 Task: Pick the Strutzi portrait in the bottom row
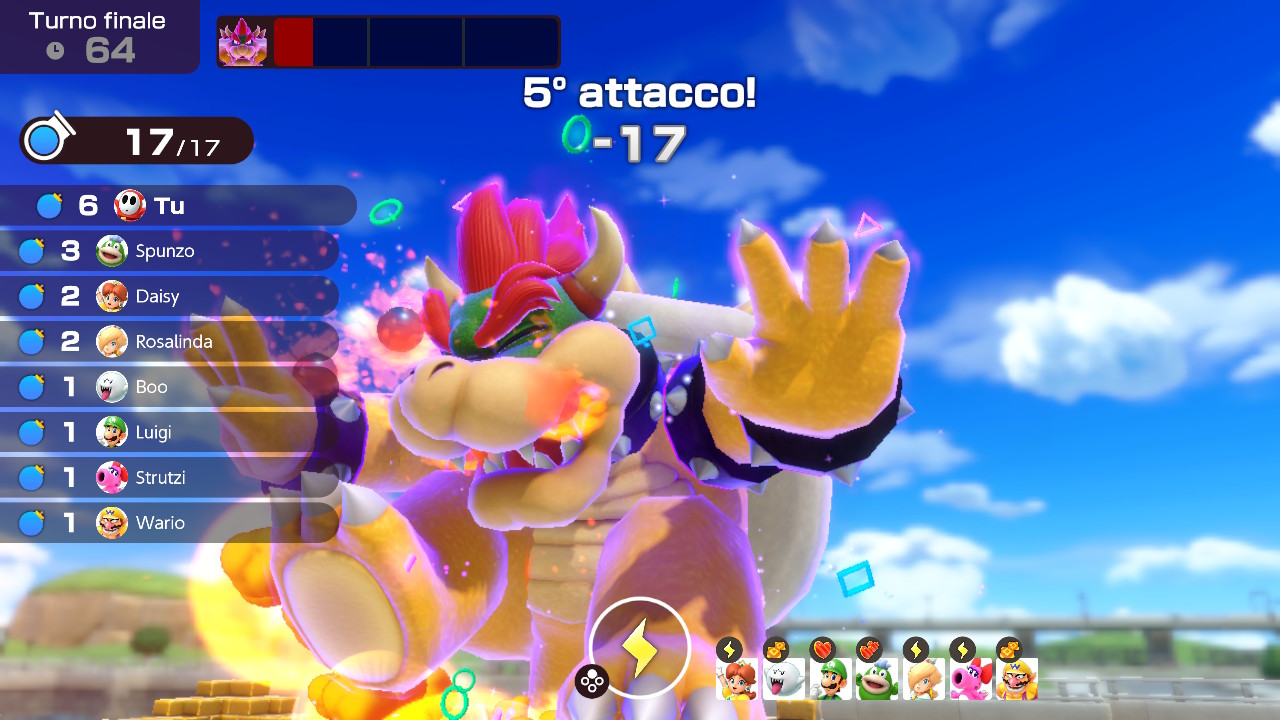[x=969, y=679]
